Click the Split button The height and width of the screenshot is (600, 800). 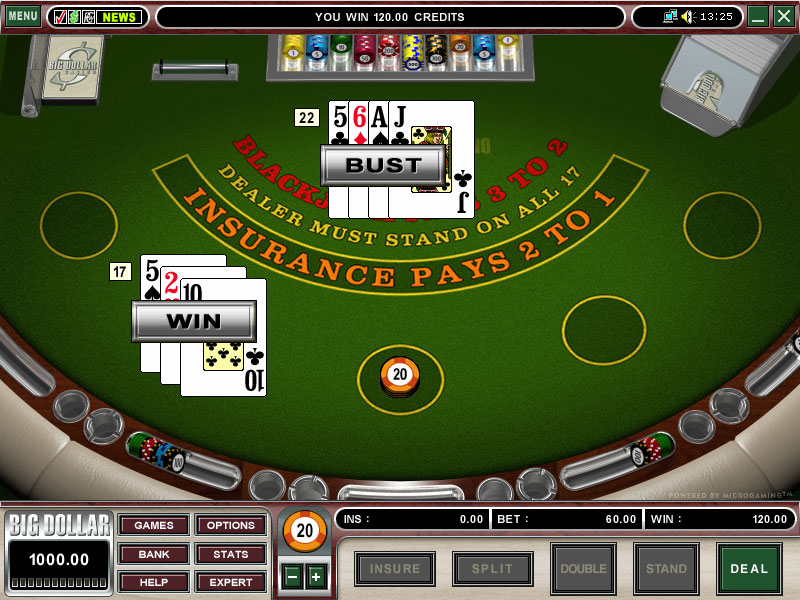coord(492,569)
